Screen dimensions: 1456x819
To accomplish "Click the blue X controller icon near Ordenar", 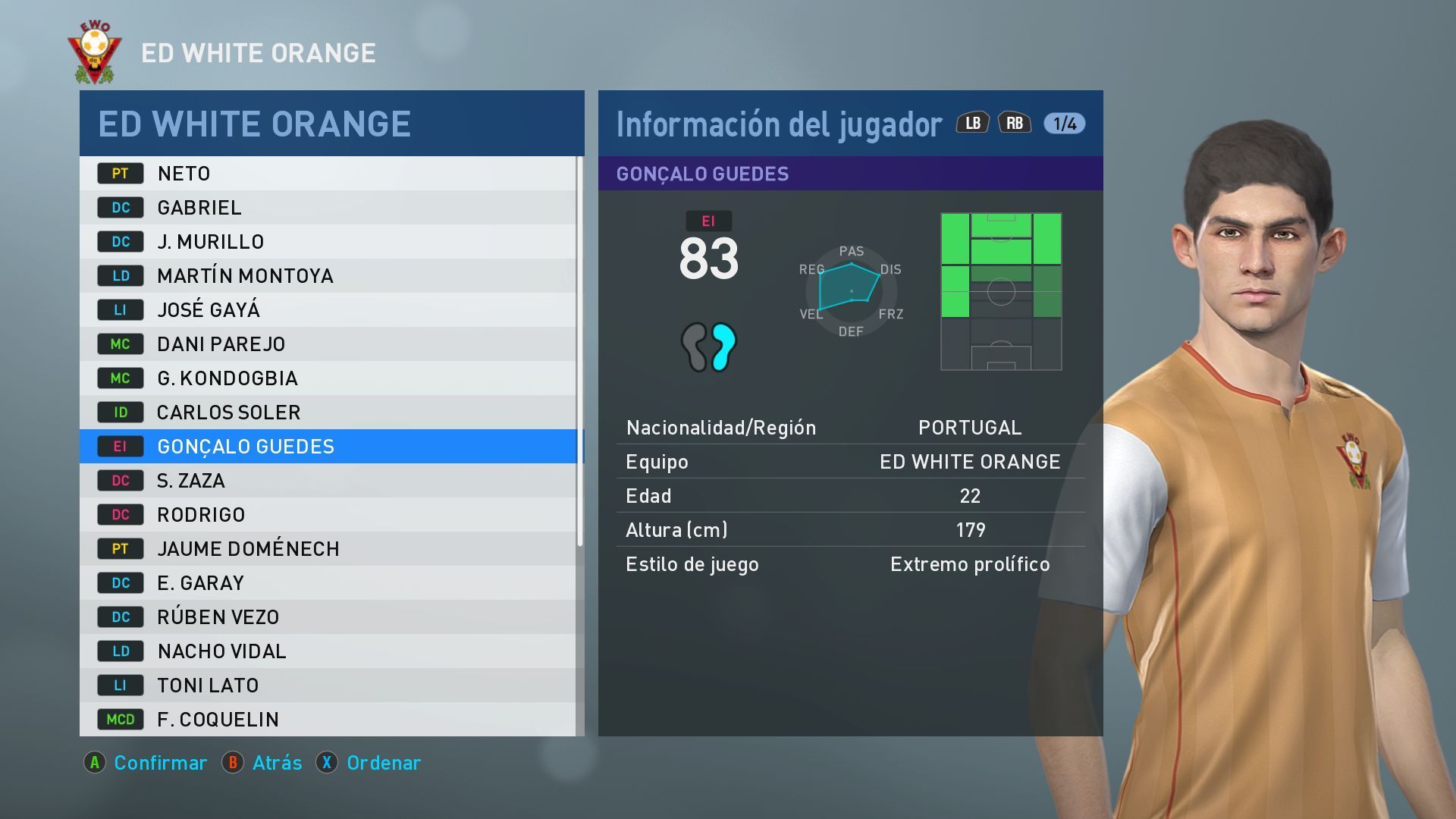I will click(x=328, y=763).
